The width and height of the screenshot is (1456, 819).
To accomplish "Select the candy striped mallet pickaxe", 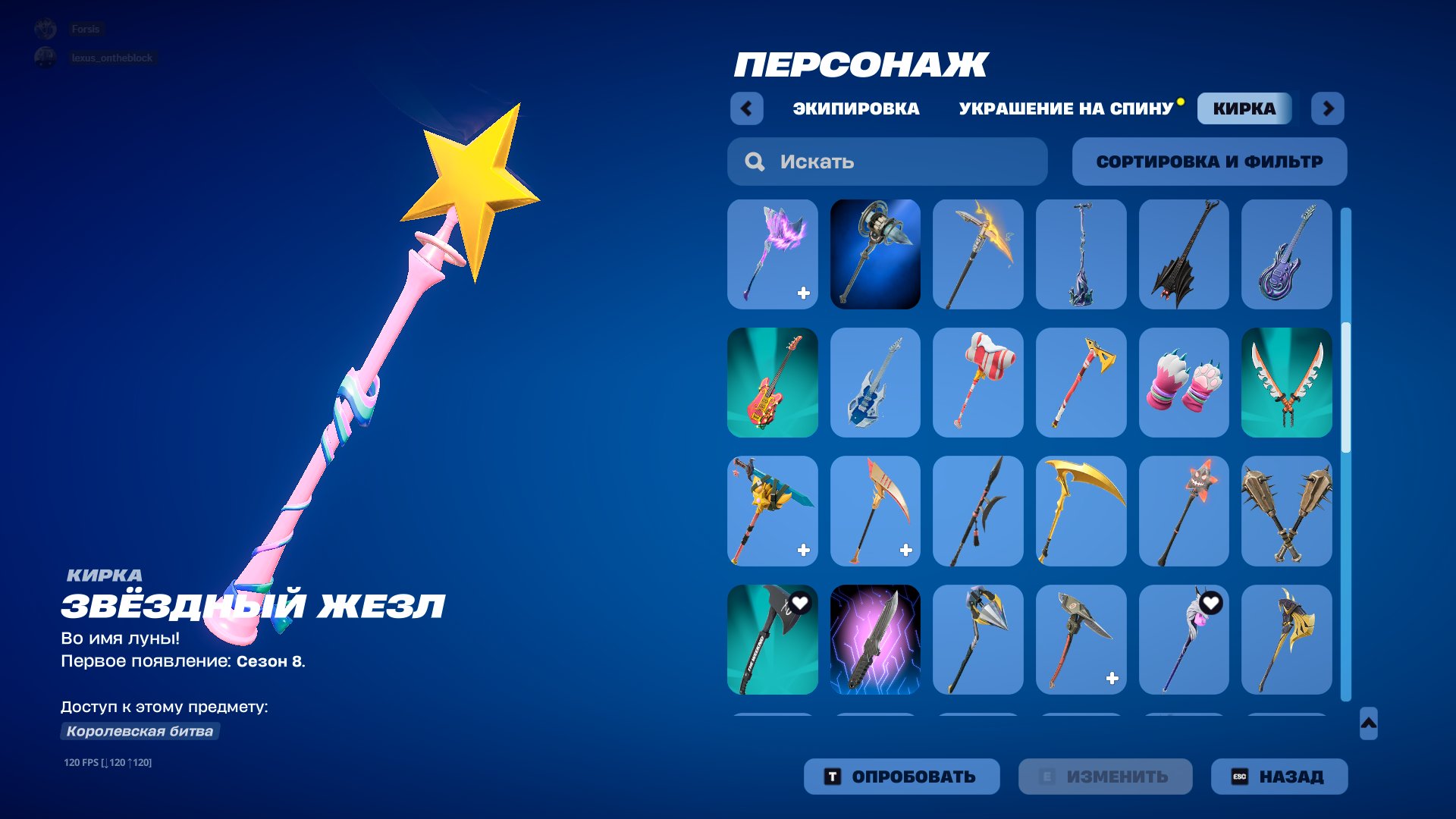I will (977, 383).
